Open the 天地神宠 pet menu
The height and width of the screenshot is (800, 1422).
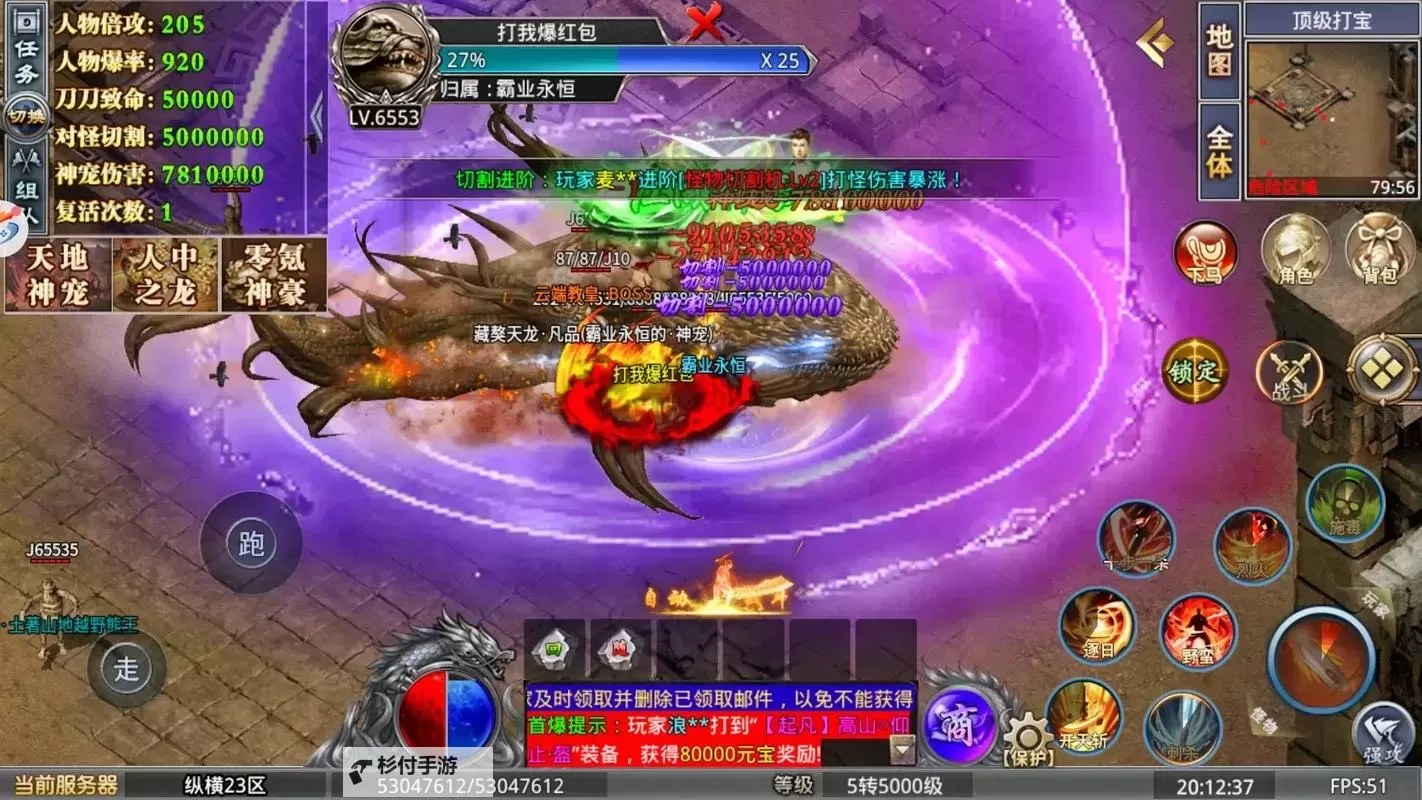57,275
